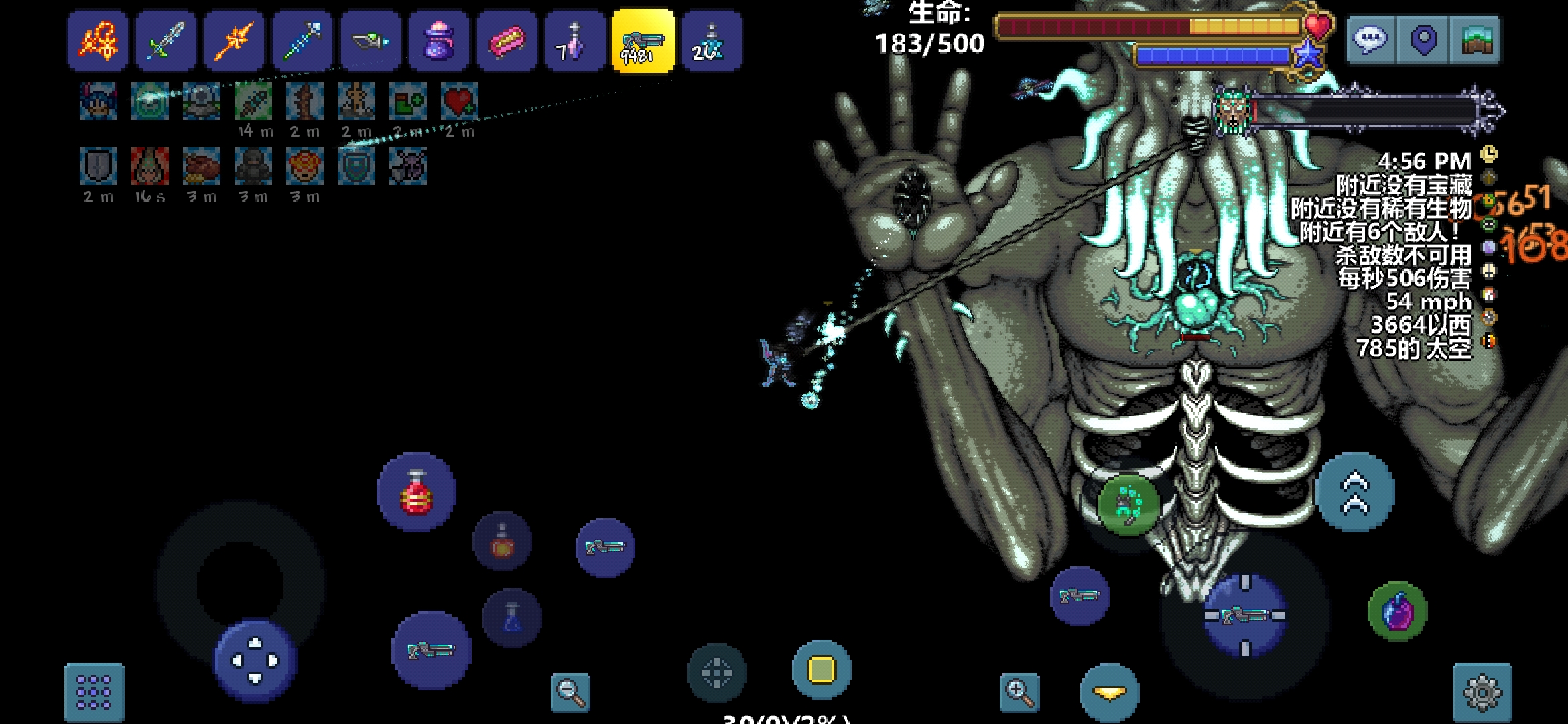The height and width of the screenshot is (724, 1568).
Task: Select the pink rectangular item slot
Action: pyautogui.click(x=507, y=41)
